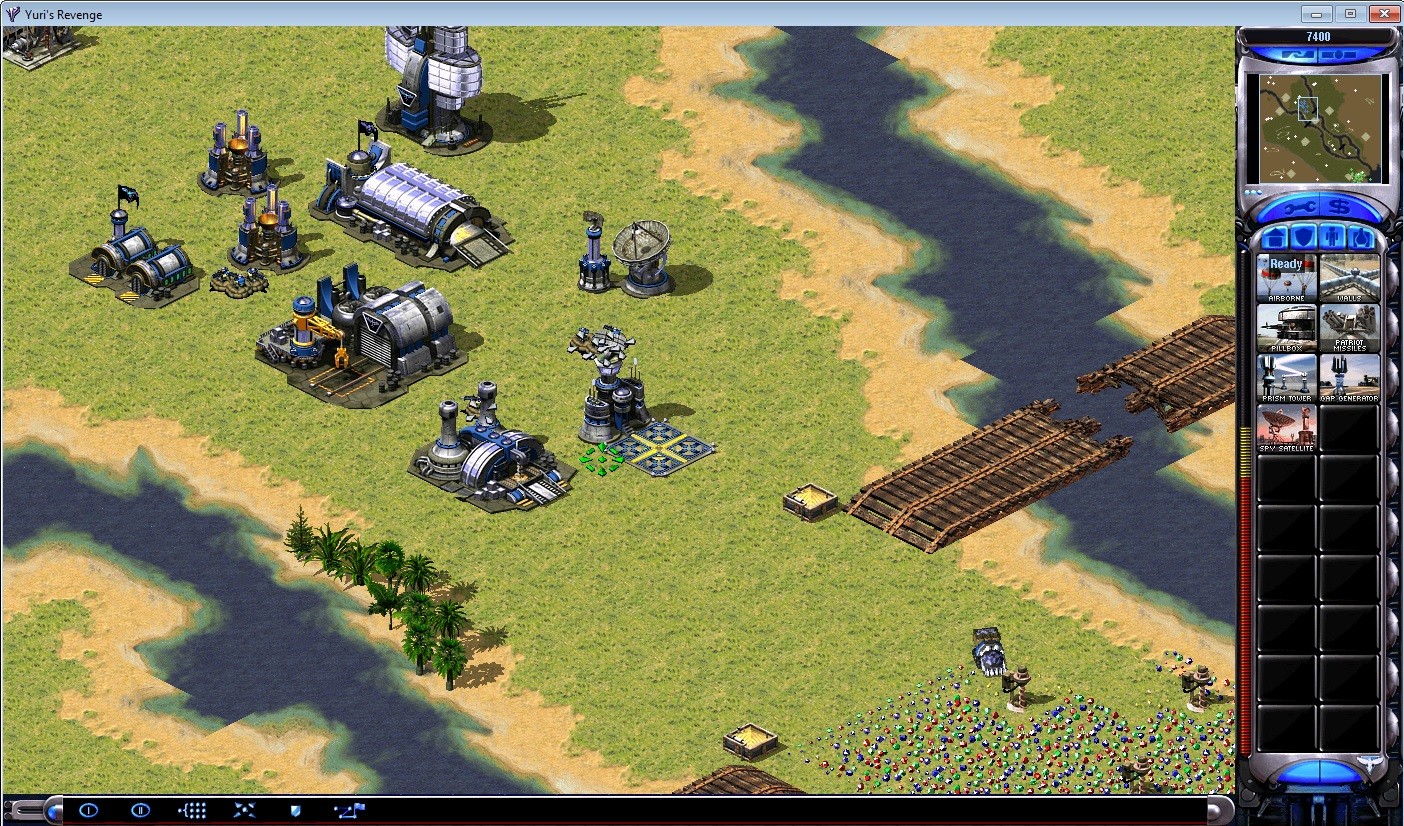Click the Ready Airborne button
Screen dimensions: 1404x826
click(x=1286, y=278)
